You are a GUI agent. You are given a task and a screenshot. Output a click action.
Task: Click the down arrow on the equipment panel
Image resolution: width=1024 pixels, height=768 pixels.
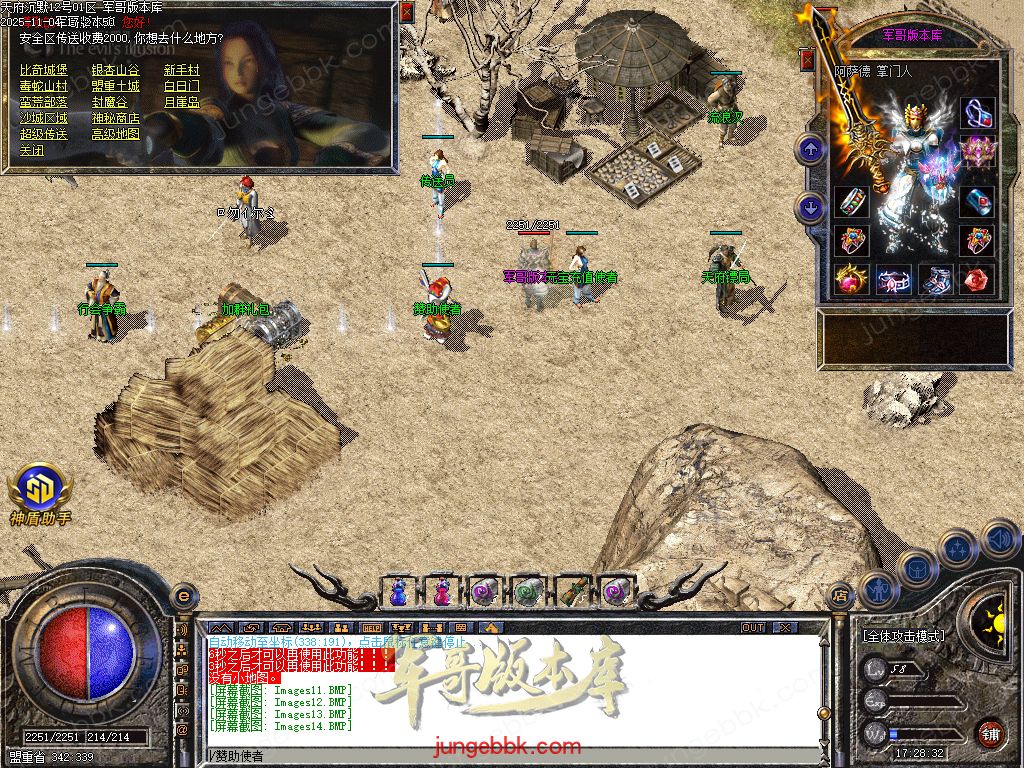(810, 208)
